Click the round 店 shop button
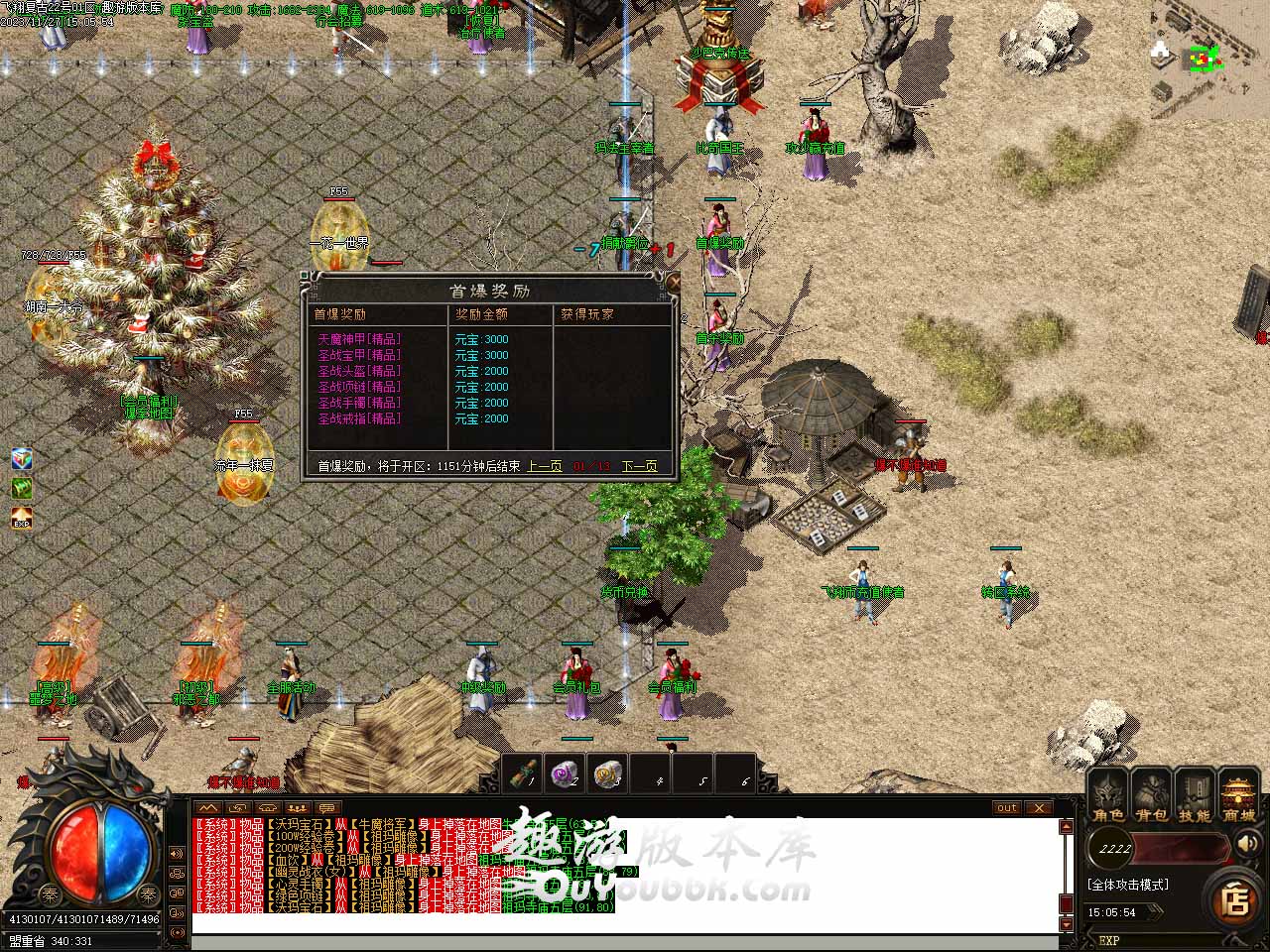The image size is (1270, 952). point(1235,900)
